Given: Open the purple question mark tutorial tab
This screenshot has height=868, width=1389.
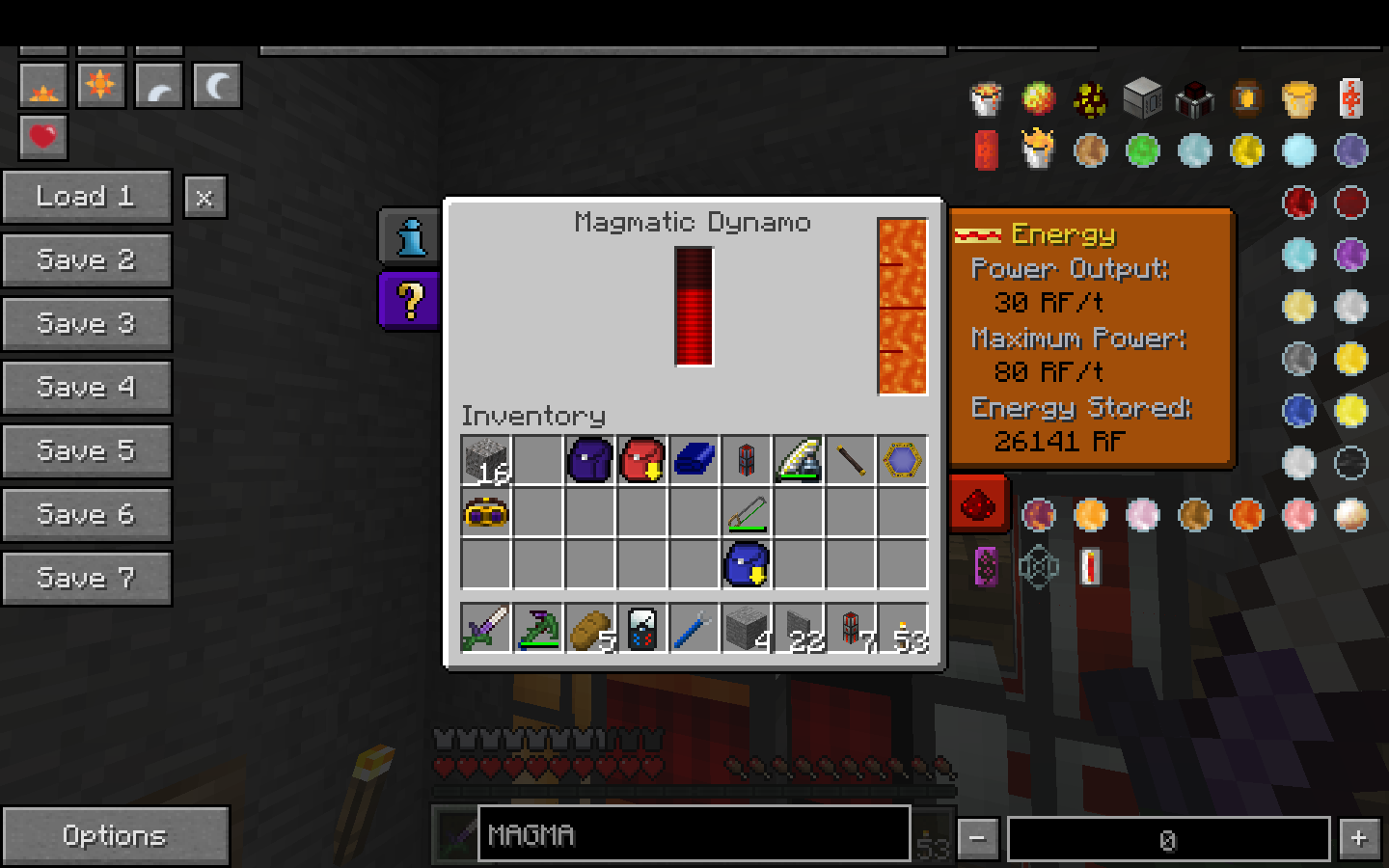Looking at the screenshot, I should tap(411, 300).
